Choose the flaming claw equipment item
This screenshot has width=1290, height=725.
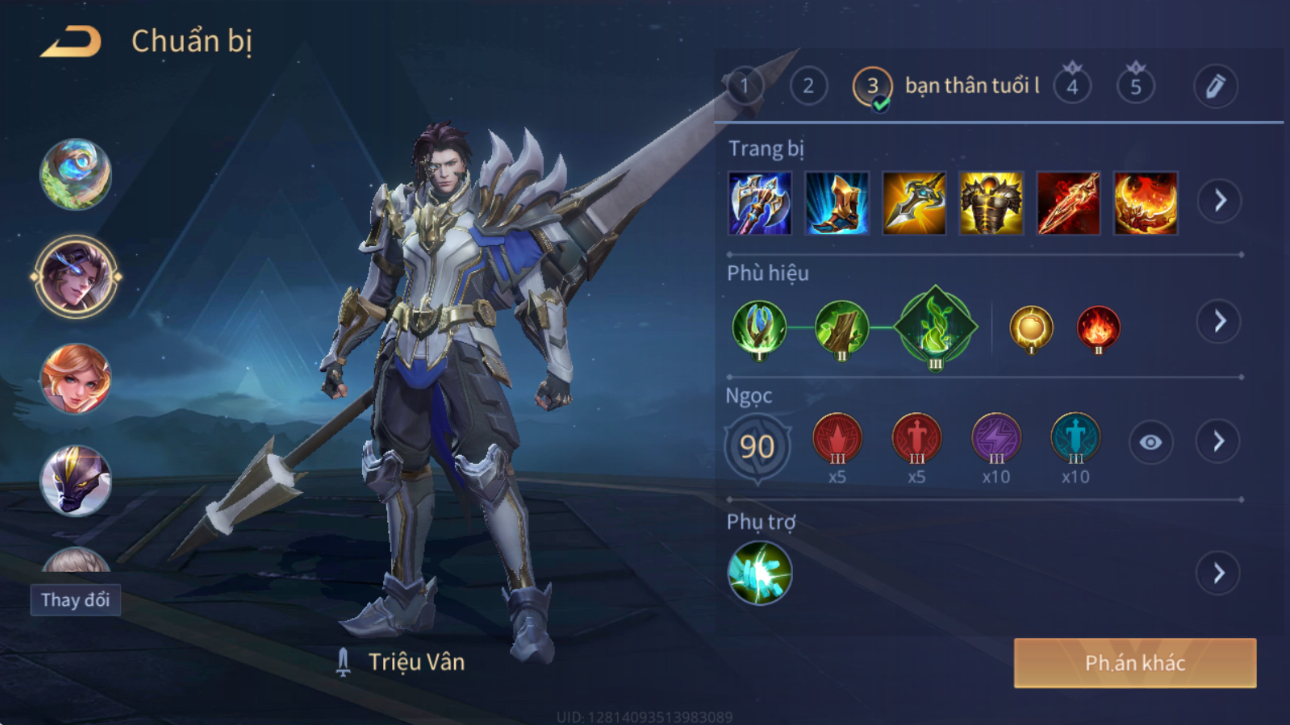(x=1145, y=203)
